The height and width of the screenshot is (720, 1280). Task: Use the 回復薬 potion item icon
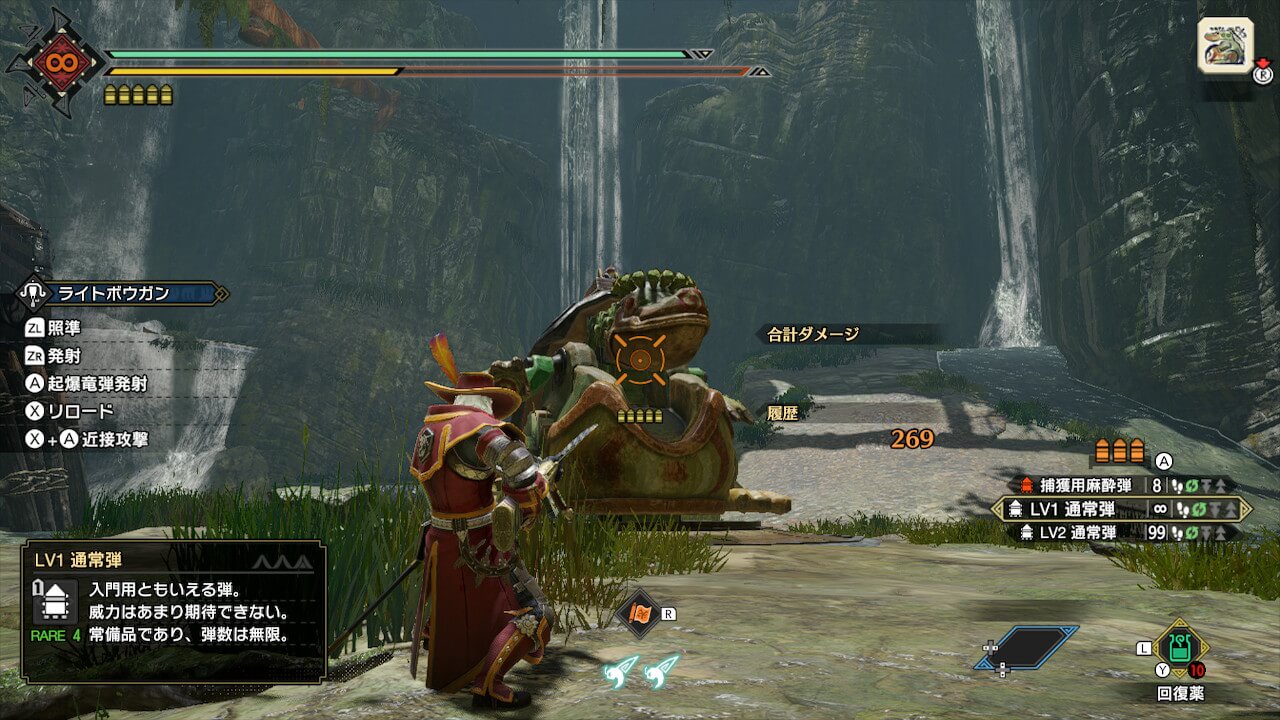coord(1180,648)
